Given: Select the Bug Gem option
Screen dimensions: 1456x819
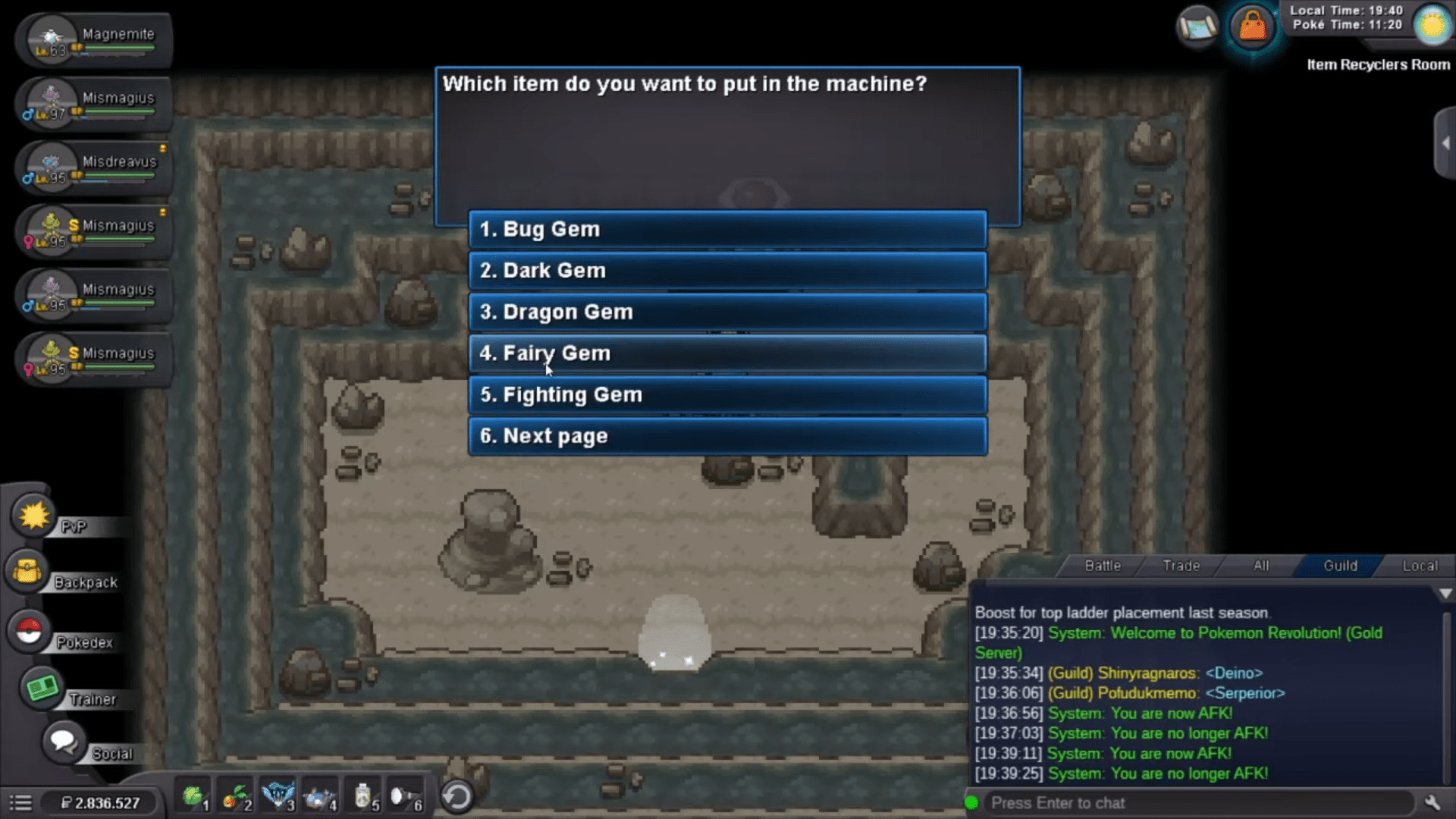Looking at the screenshot, I should (727, 229).
